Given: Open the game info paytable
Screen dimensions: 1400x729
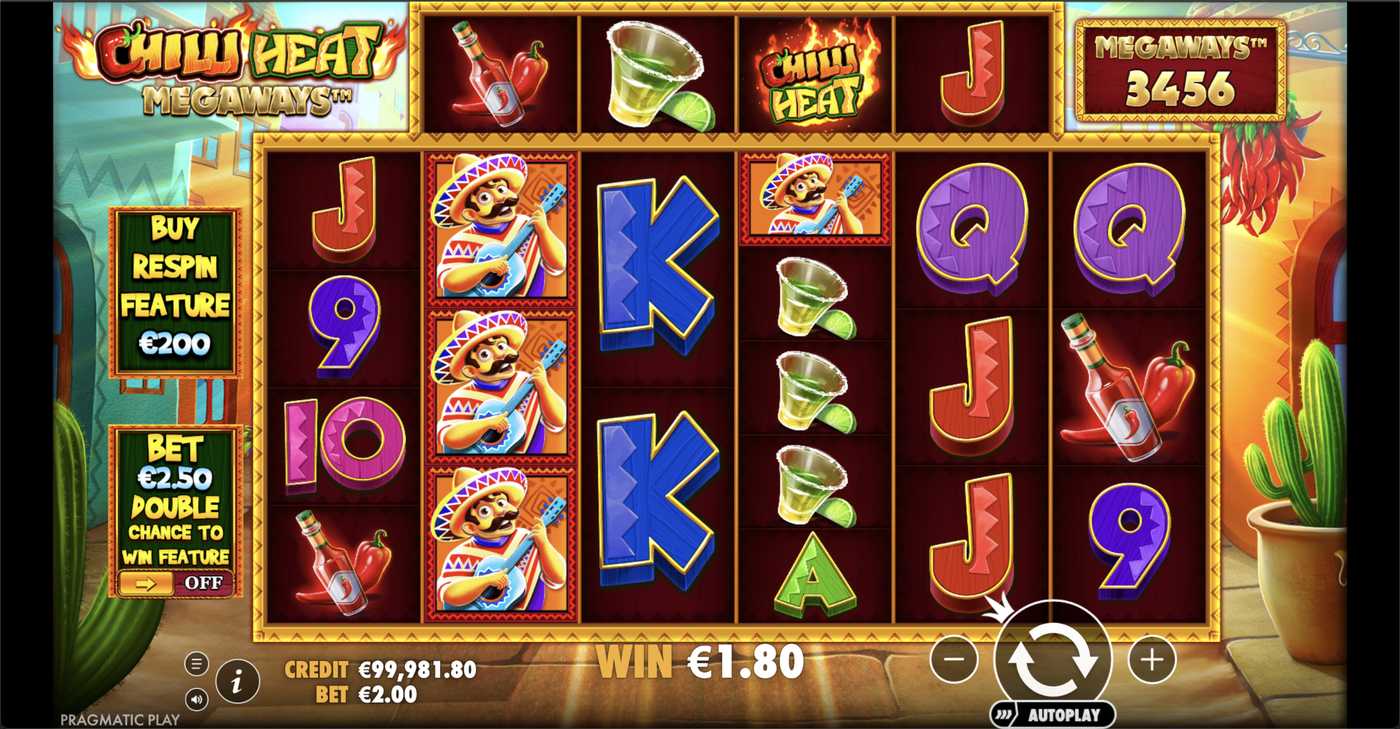Looking at the screenshot, I should (x=237, y=682).
